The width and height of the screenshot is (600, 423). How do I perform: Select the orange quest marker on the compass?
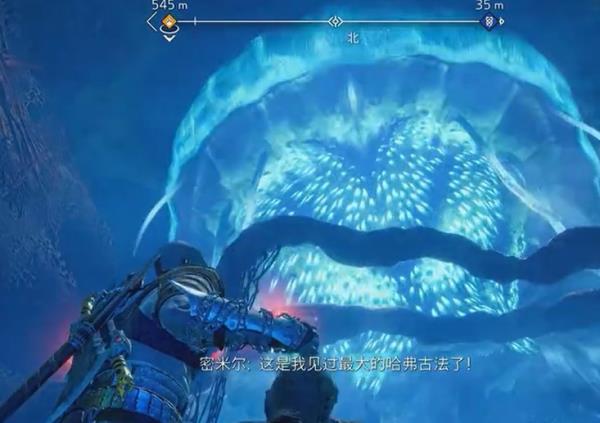[169, 21]
